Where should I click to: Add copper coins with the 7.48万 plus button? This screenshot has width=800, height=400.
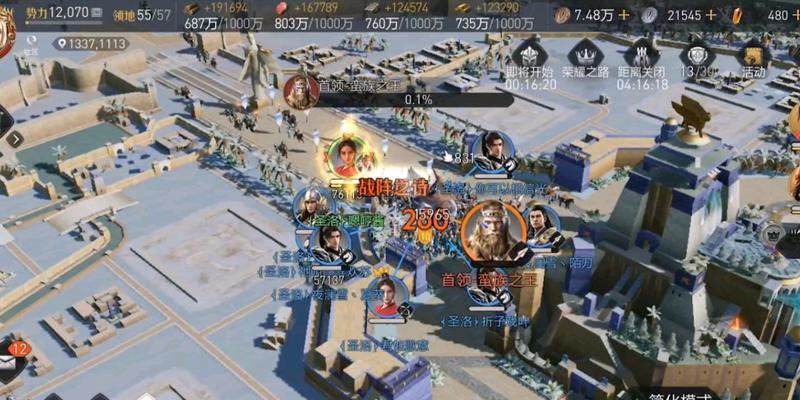pos(625,15)
